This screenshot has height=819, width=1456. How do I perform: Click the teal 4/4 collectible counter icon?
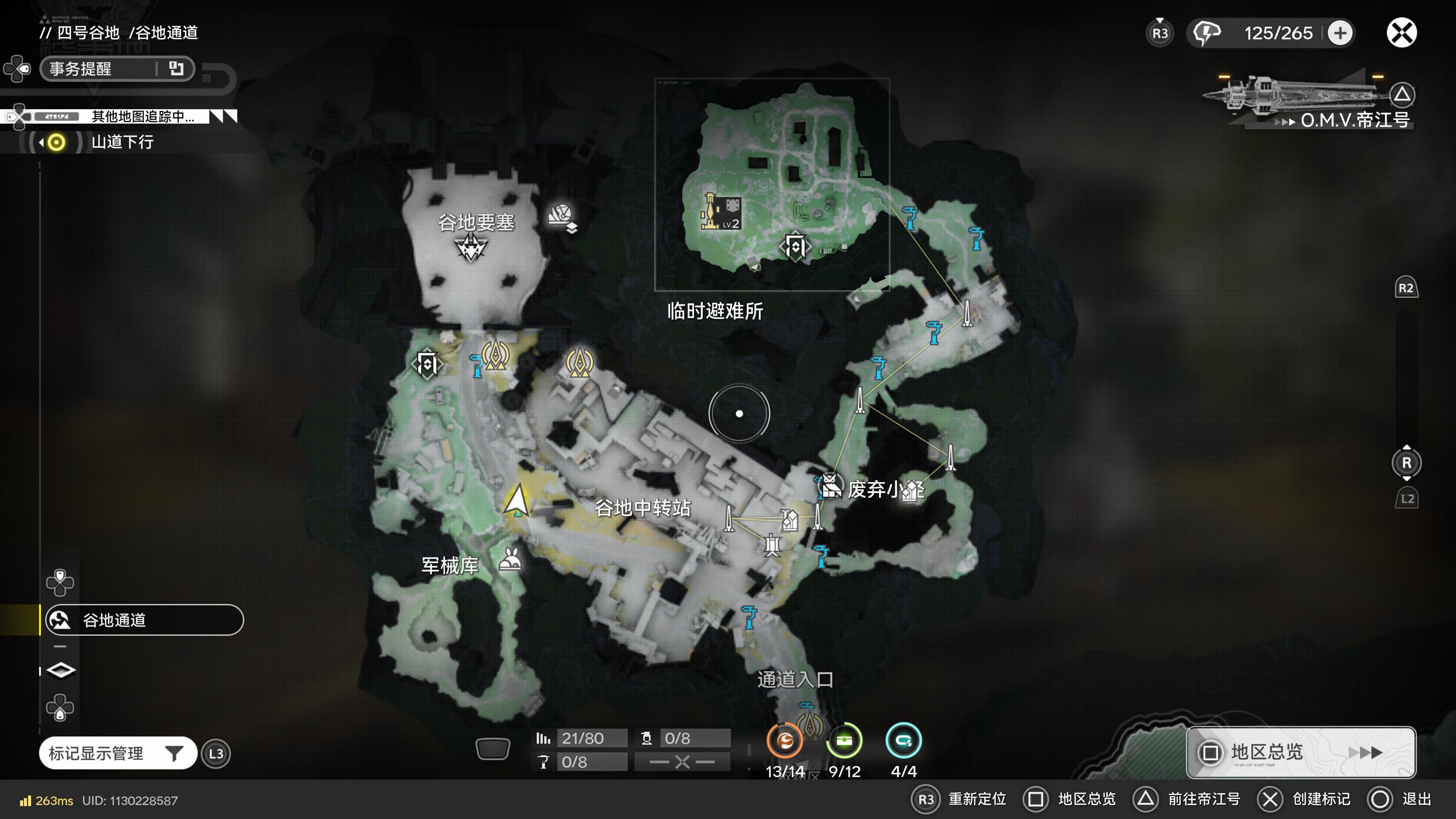click(x=903, y=741)
